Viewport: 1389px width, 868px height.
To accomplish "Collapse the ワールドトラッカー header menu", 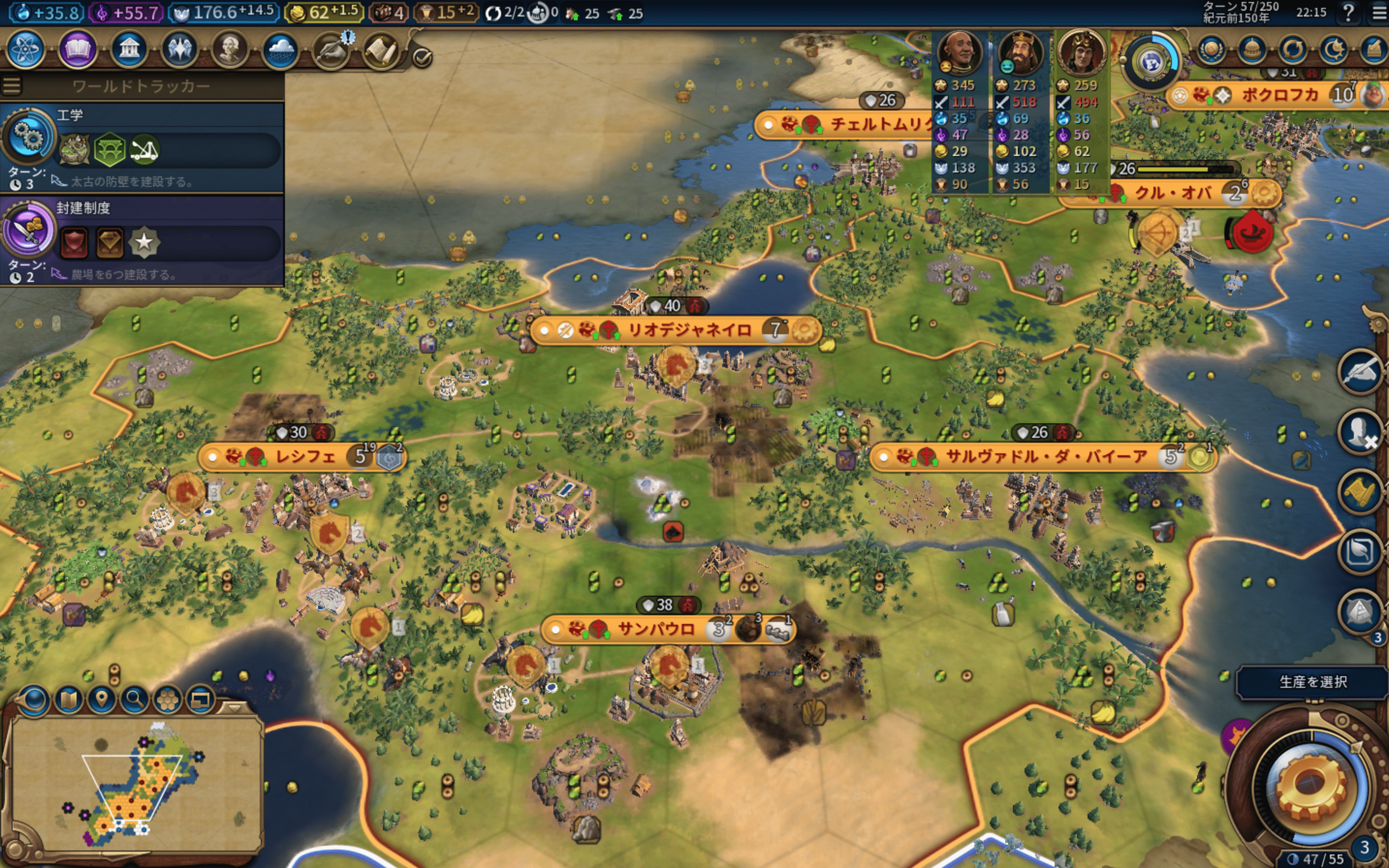I will 12,86.
